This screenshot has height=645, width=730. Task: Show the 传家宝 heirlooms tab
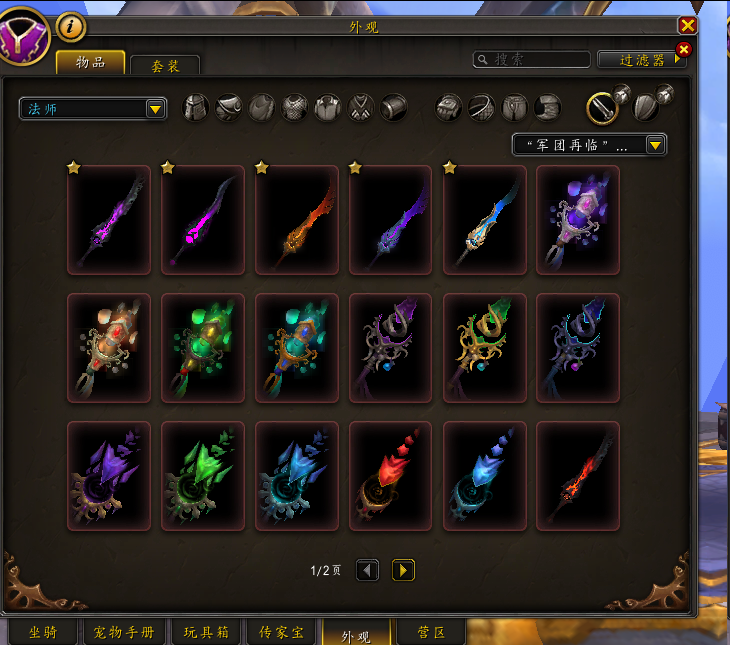tap(283, 633)
